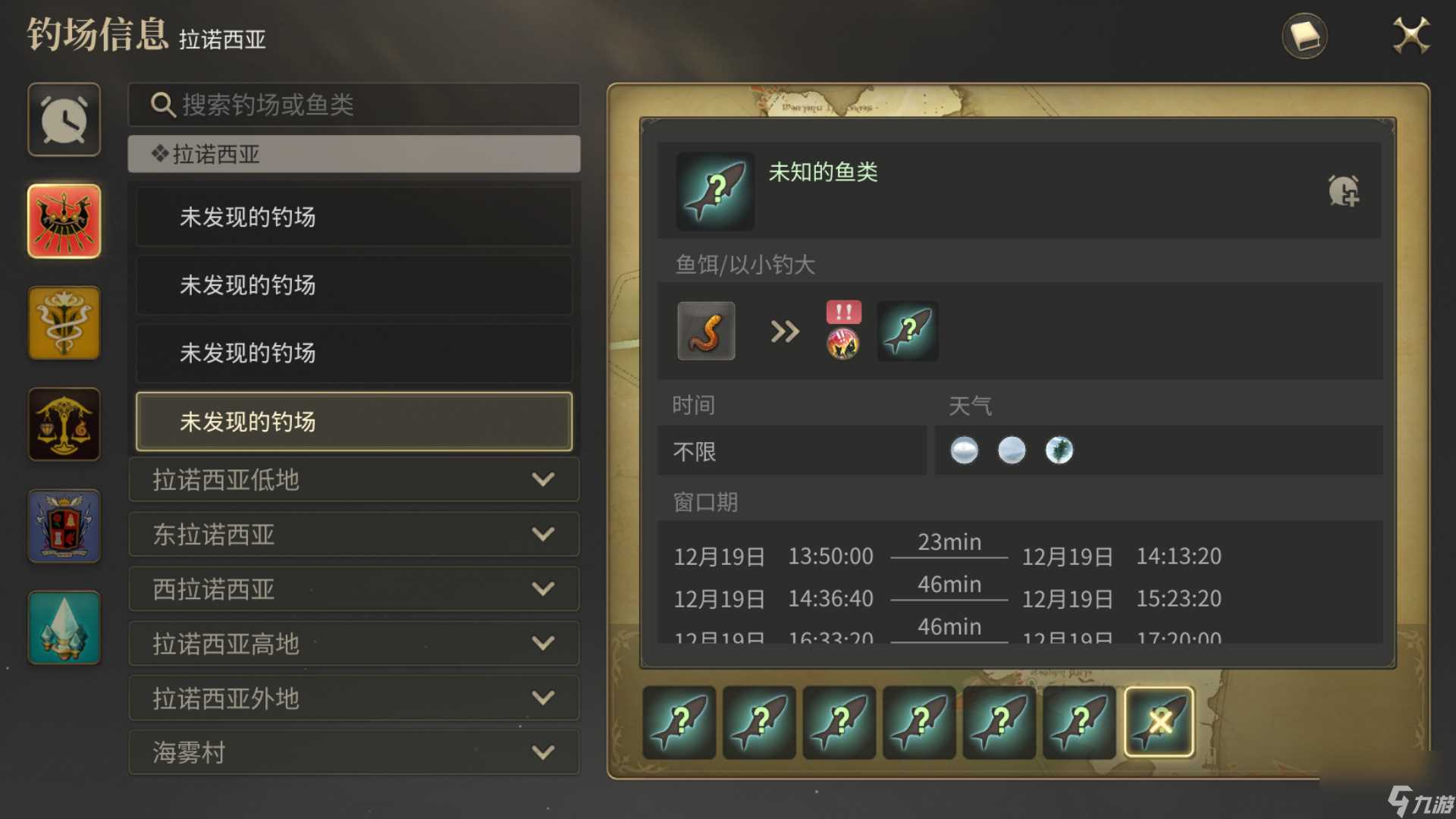Image resolution: width=1456 pixels, height=819 pixels.
Task: Select the highlighted 未发现的钓场 entry
Action: (353, 422)
